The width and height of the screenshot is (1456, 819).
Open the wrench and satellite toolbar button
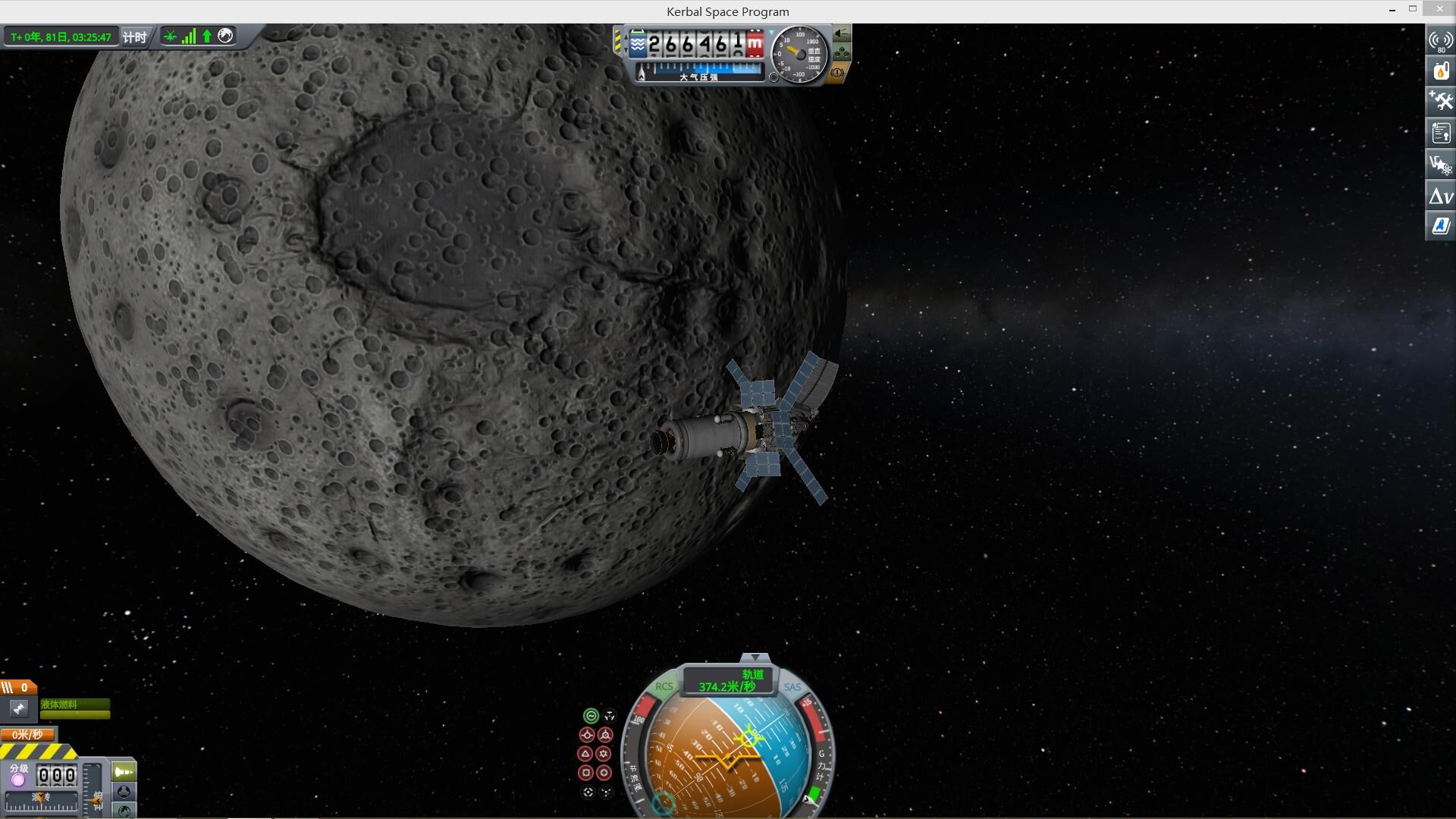(1440, 102)
